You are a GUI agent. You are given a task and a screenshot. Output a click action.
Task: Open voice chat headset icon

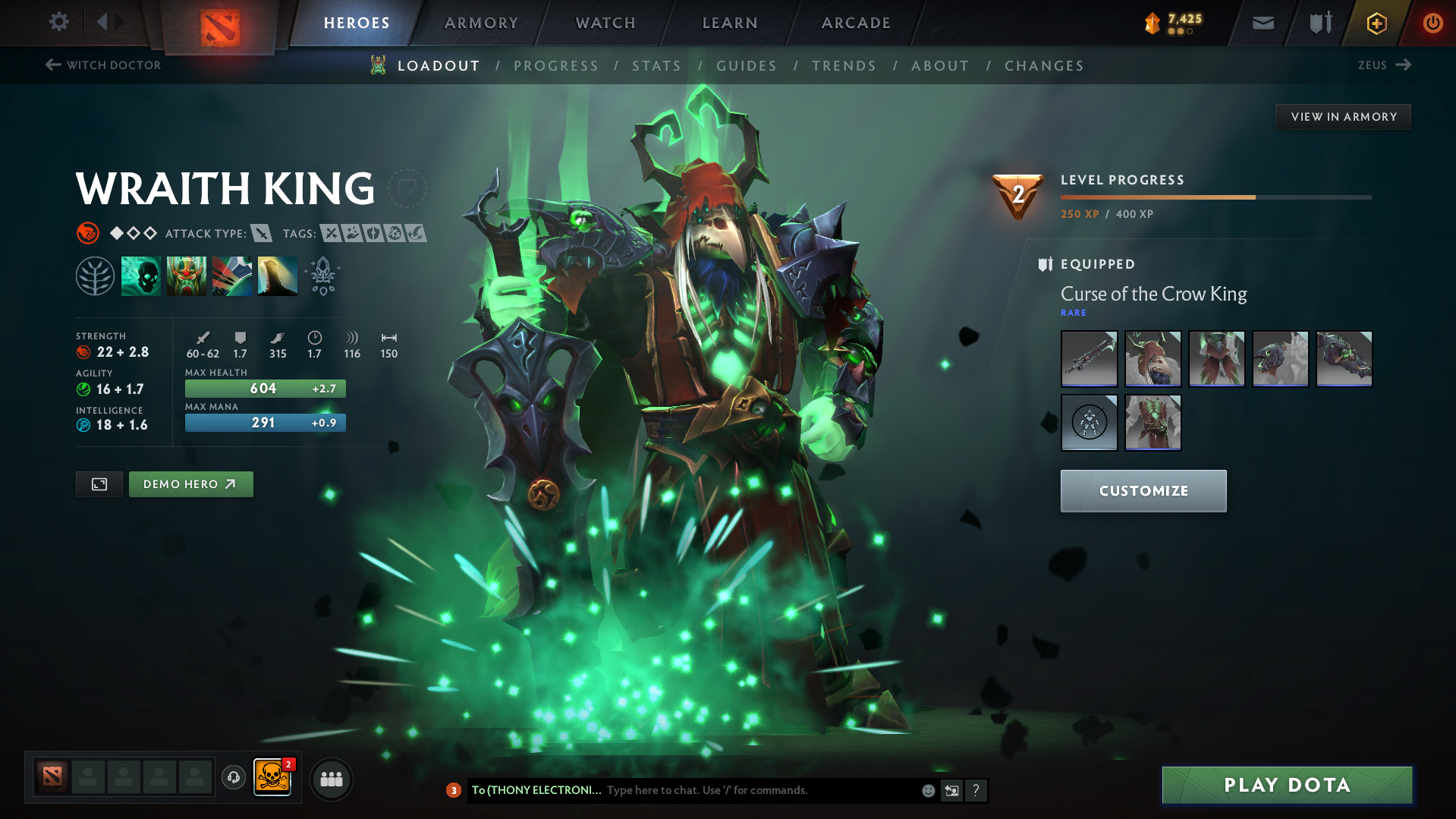233,779
